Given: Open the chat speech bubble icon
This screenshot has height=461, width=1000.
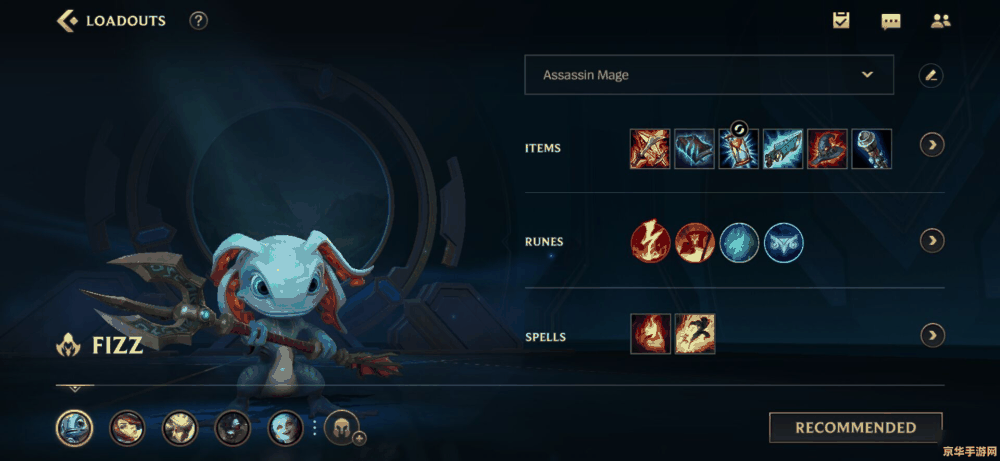Looking at the screenshot, I should [x=890, y=20].
